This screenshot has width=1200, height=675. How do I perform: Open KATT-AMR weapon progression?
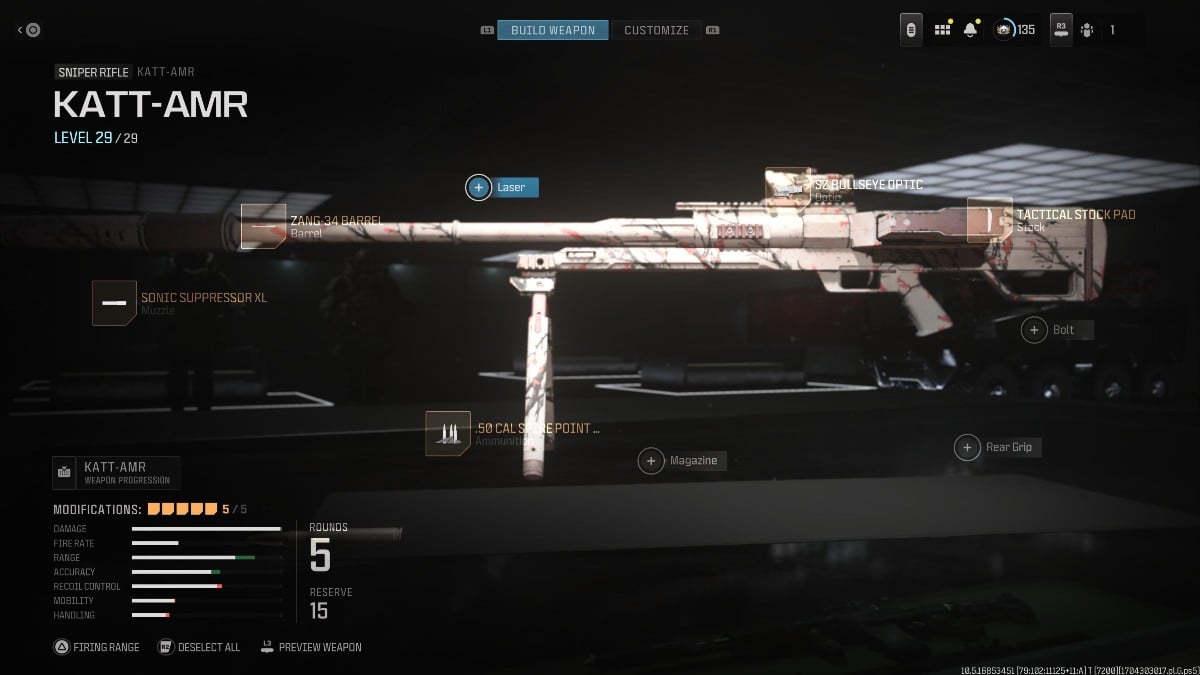coord(116,472)
